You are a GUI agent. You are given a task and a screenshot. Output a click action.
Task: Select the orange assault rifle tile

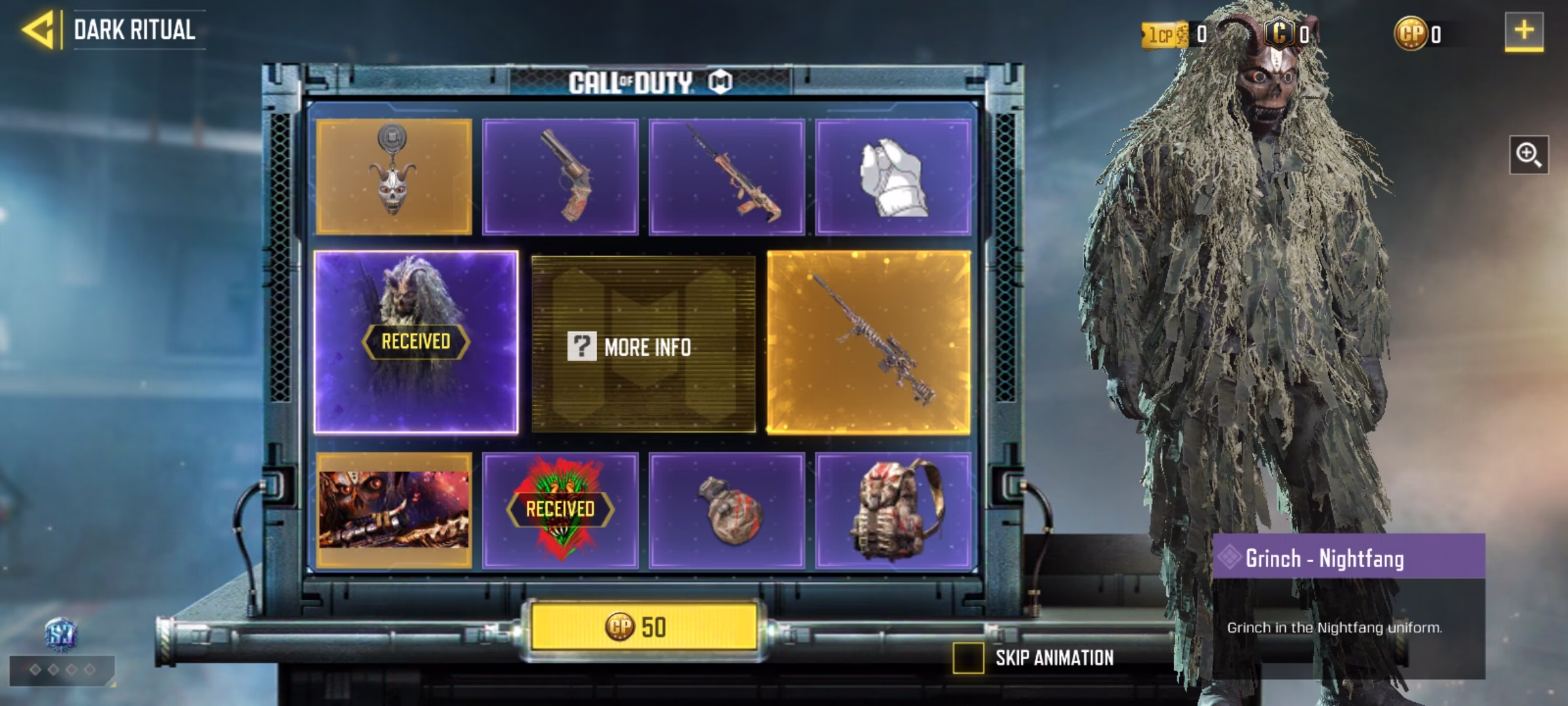(727, 176)
